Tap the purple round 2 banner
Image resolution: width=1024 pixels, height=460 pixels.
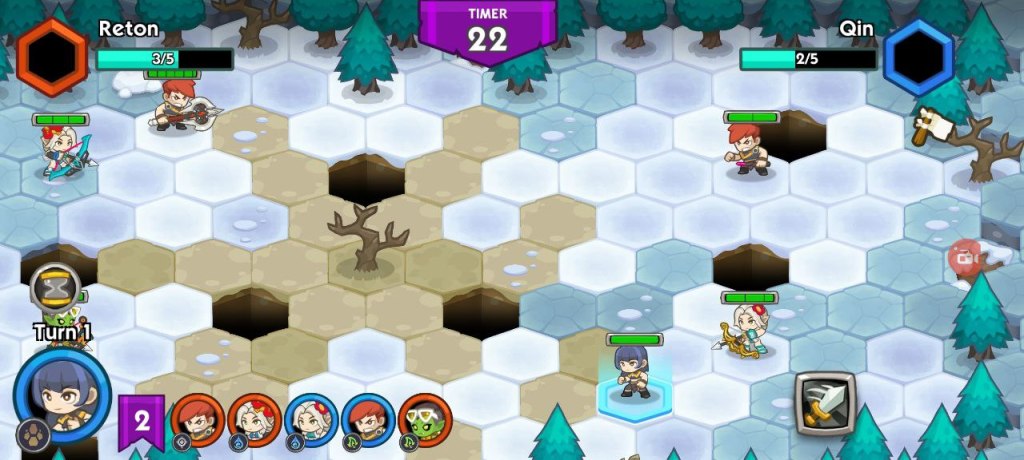point(141,419)
